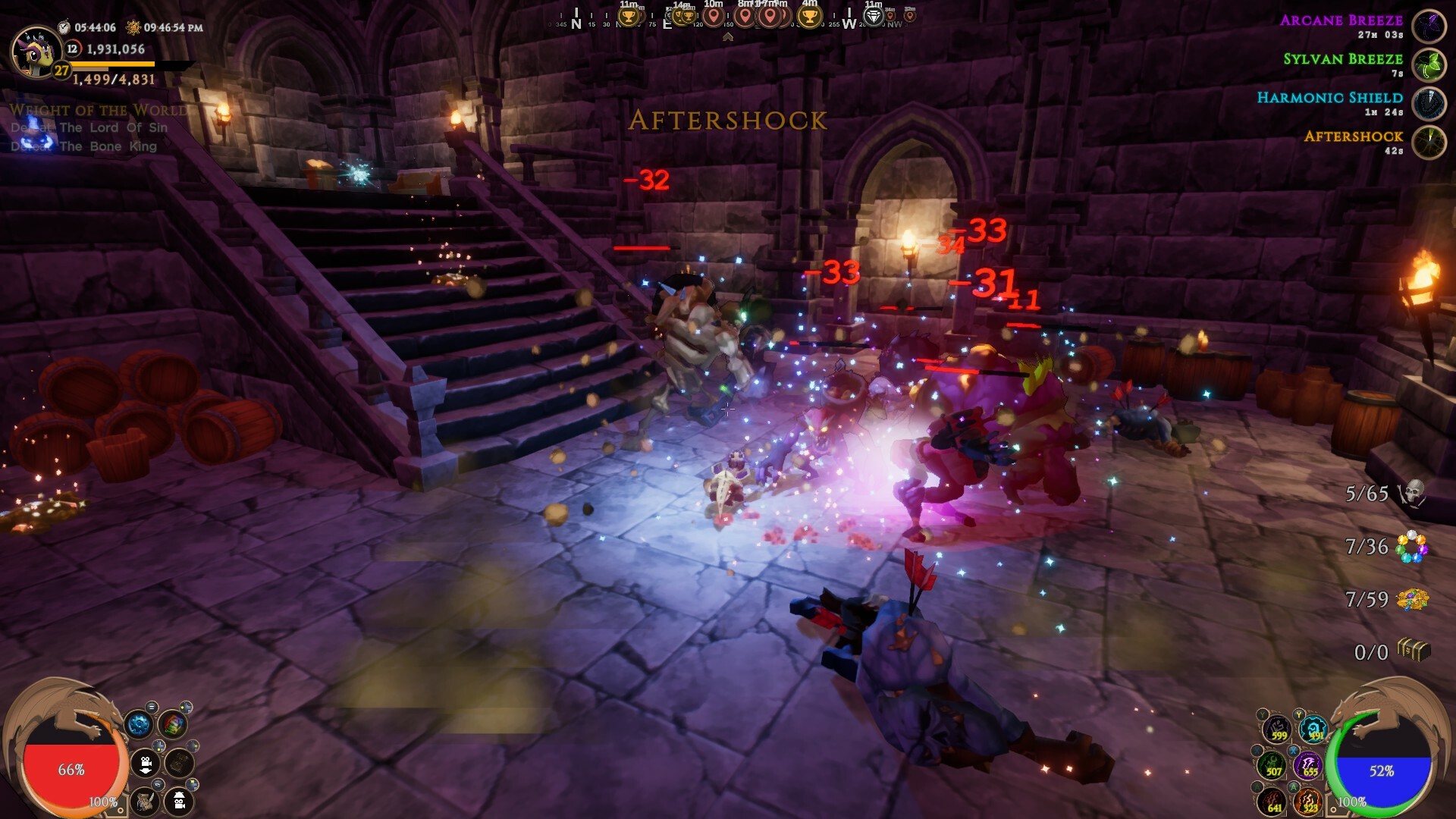Collapse the Weight of the World quest tracker
This screenshot has width=1456, height=819.
point(99,109)
